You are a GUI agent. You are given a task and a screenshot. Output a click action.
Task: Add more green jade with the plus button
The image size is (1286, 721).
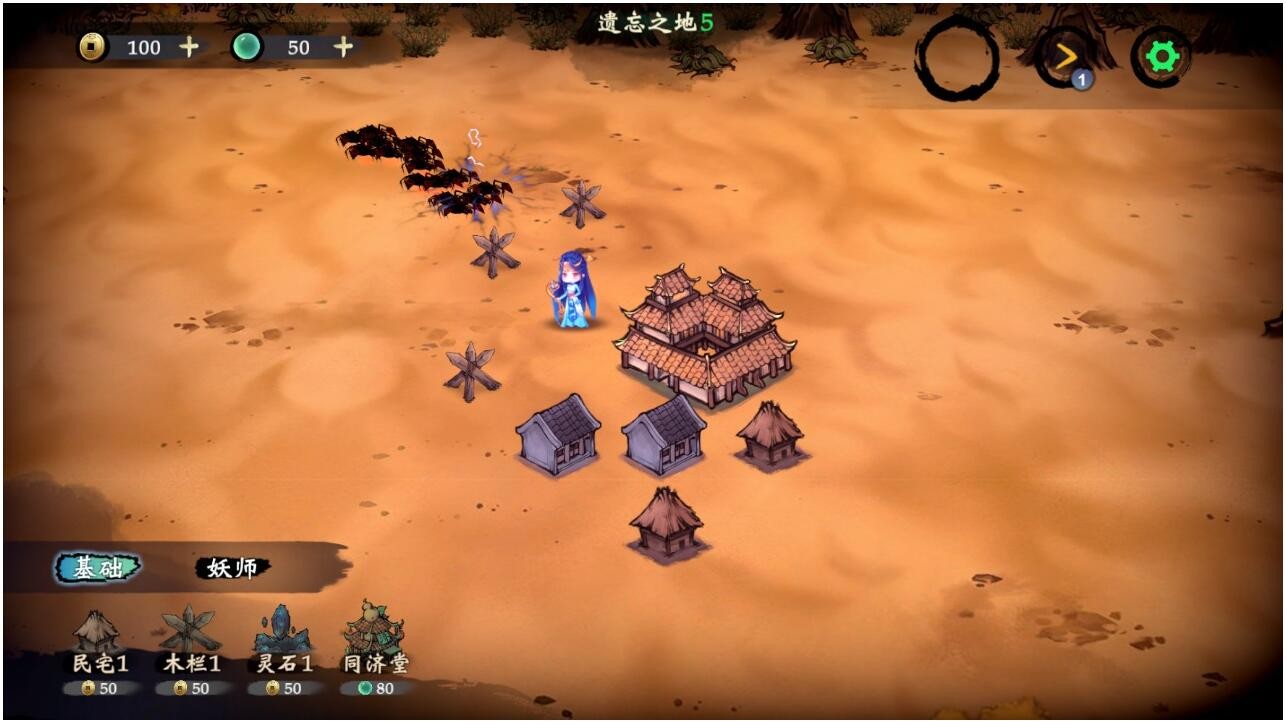point(343,47)
